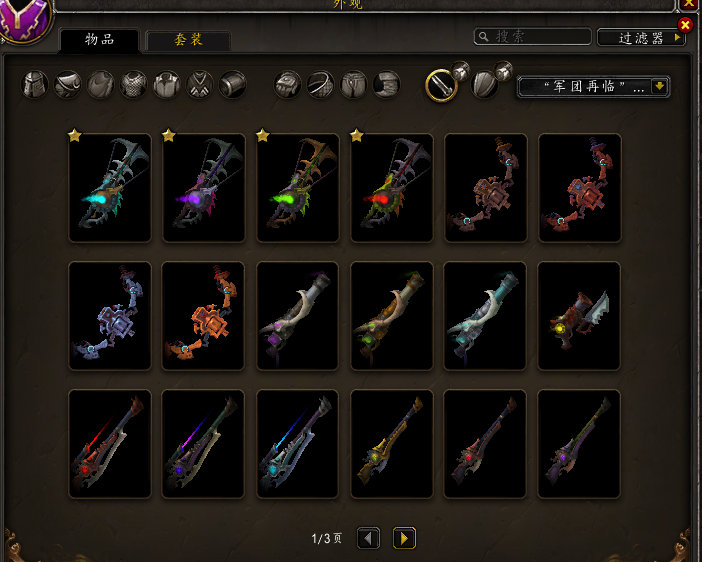The image size is (702, 562).
Task: Pick the rifle with red laser beam
Action: 110,444
